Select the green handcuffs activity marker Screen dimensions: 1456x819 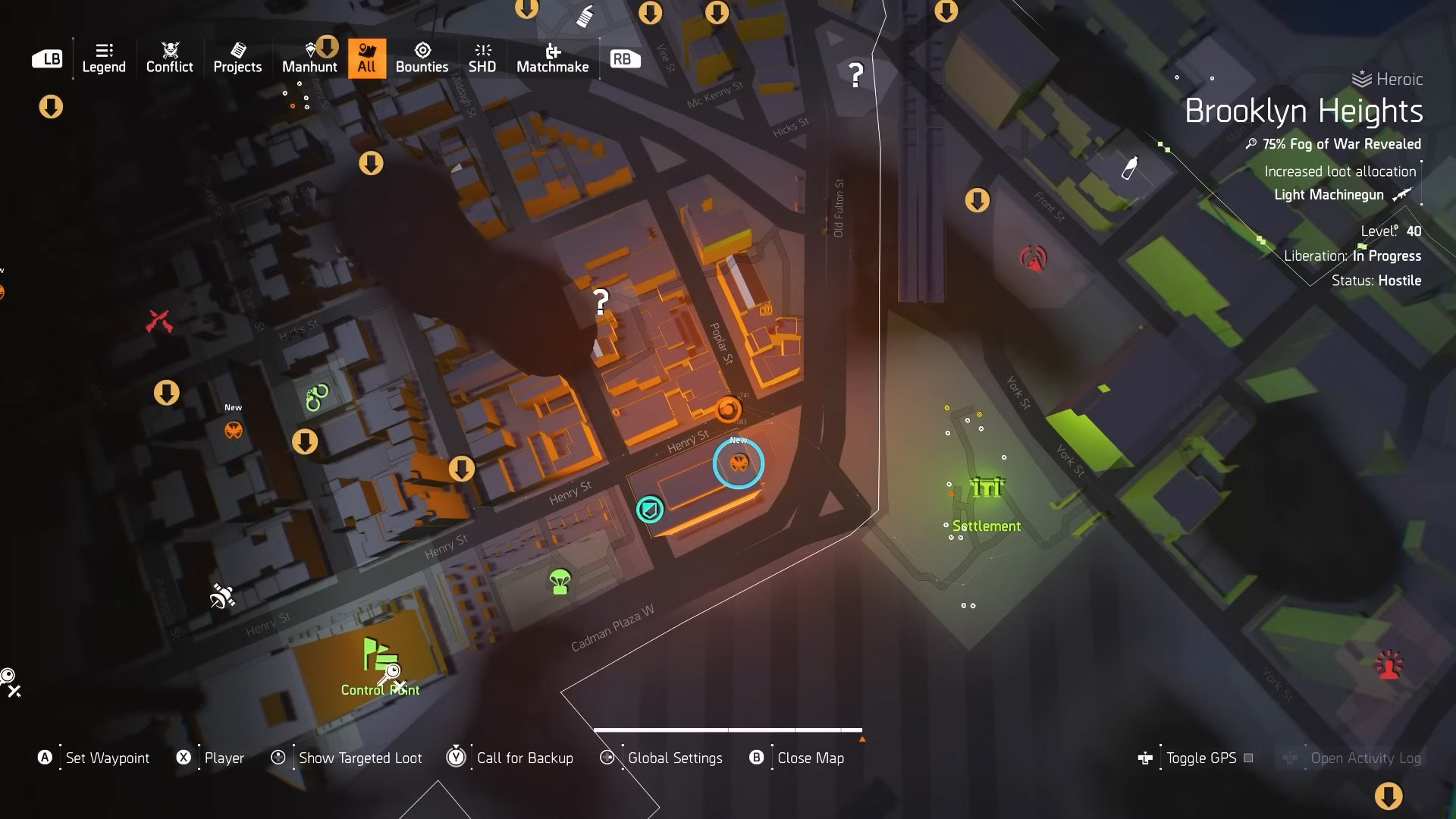pos(317,397)
